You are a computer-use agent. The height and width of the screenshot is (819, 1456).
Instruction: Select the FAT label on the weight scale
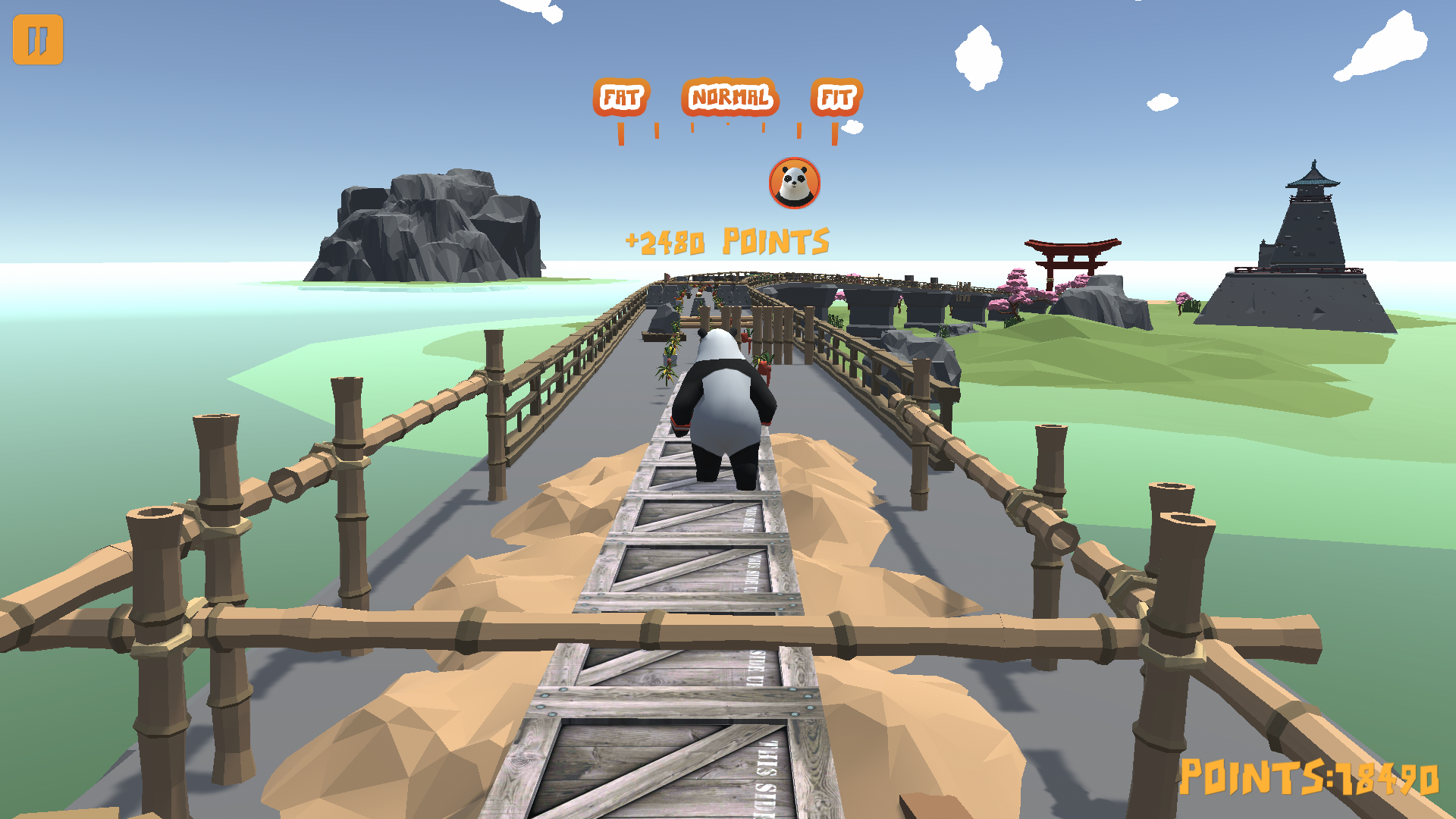(x=621, y=96)
